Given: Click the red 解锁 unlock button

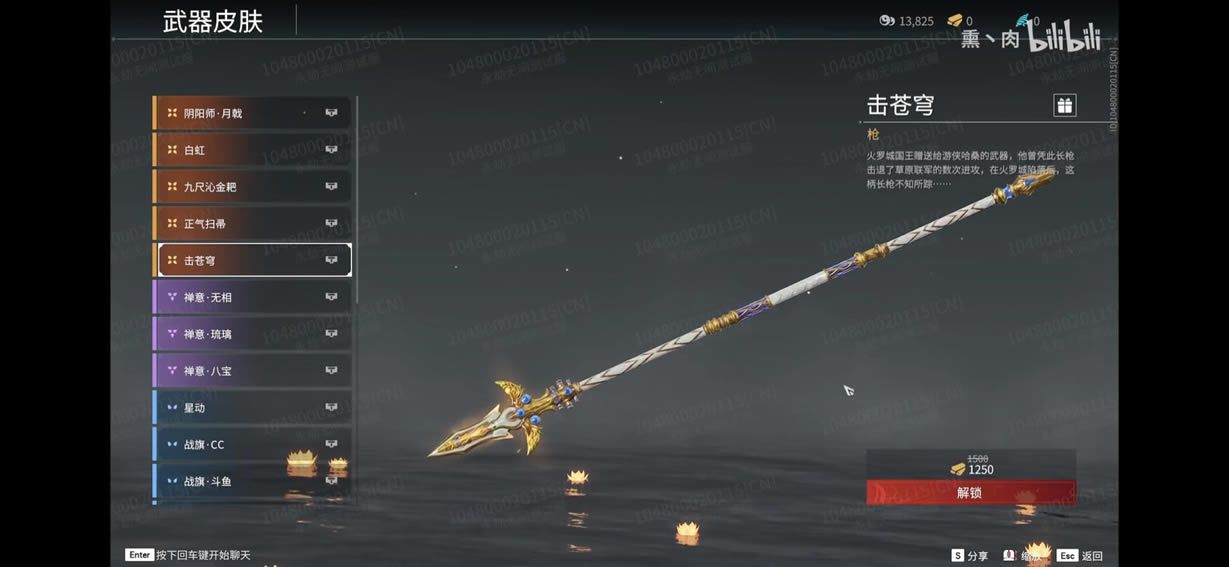Looking at the screenshot, I should coord(970,492).
